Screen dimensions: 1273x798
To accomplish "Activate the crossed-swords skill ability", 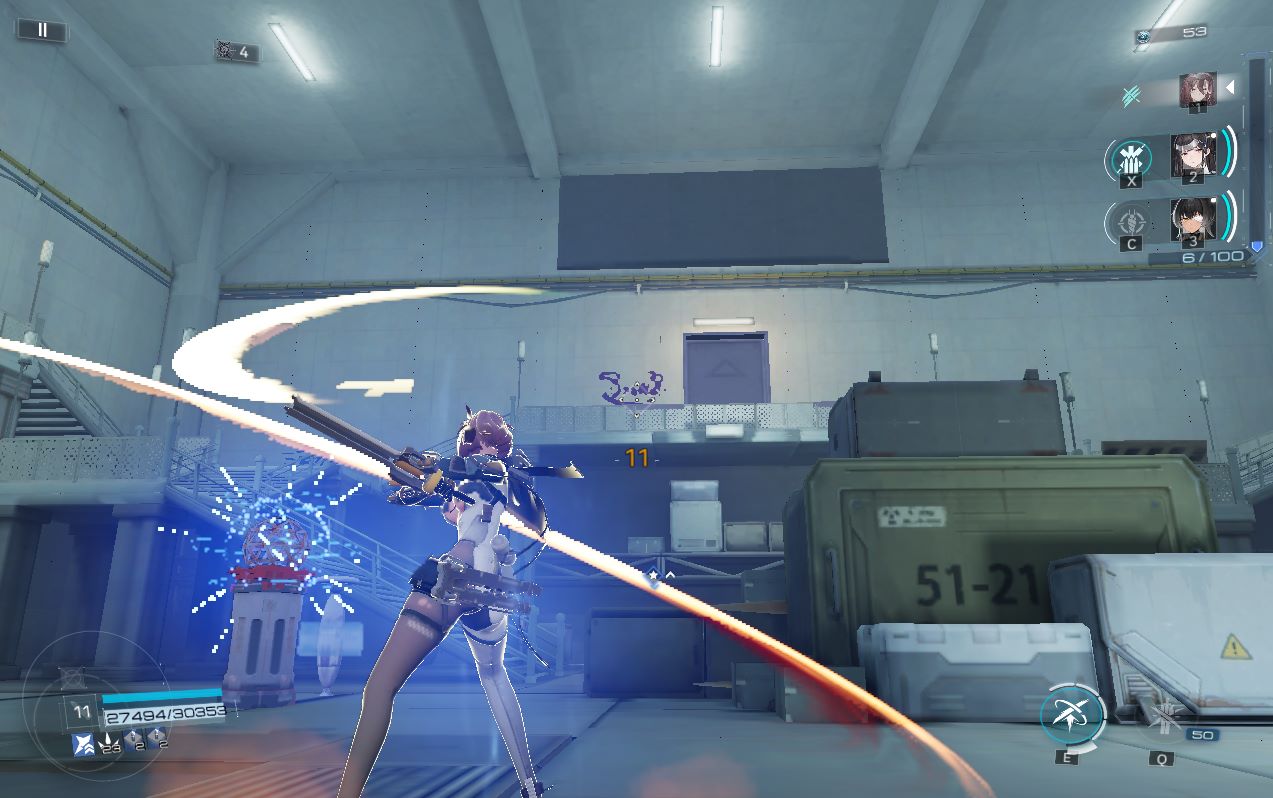I will coord(1071,715).
